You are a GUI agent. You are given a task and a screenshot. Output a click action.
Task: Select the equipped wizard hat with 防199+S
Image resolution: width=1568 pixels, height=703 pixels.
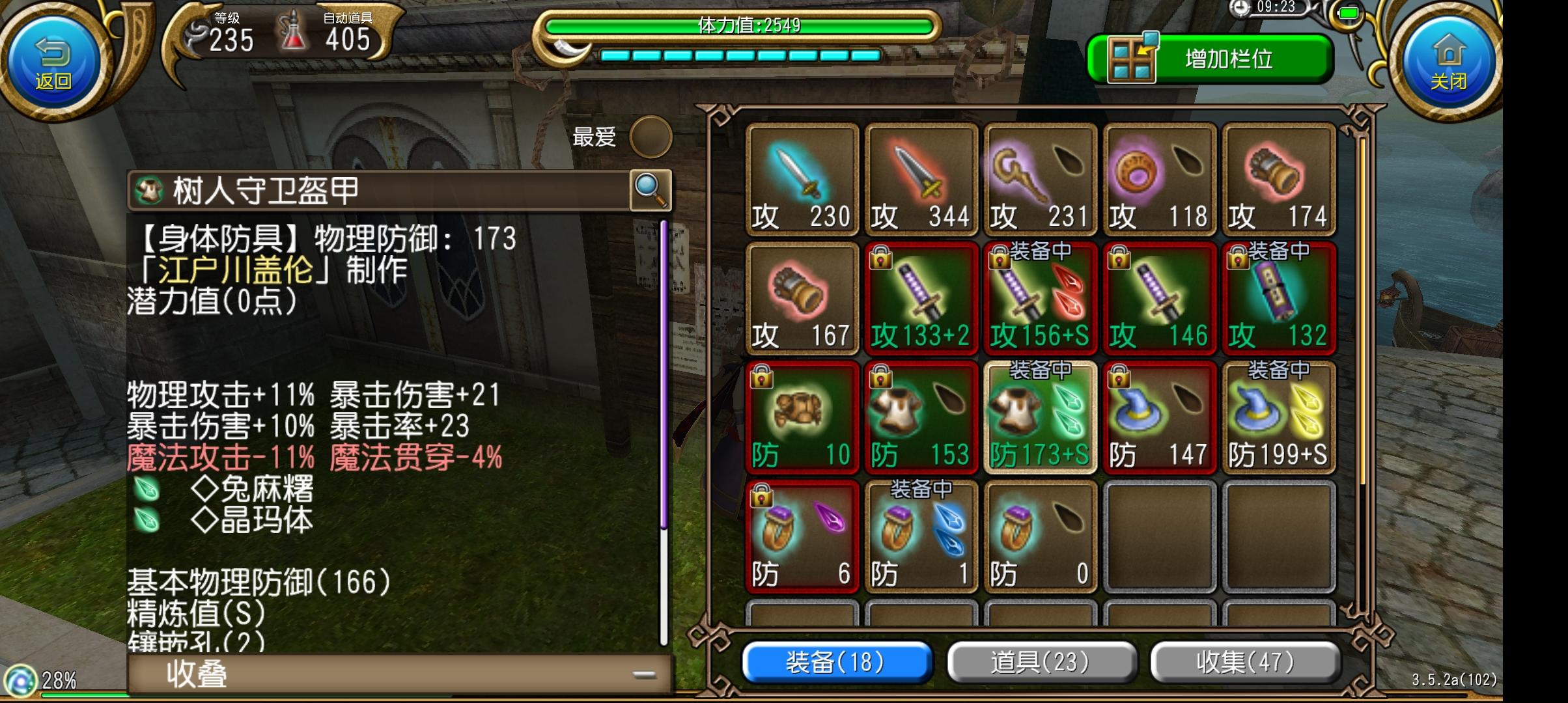pyautogui.click(x=1278, y=417)
